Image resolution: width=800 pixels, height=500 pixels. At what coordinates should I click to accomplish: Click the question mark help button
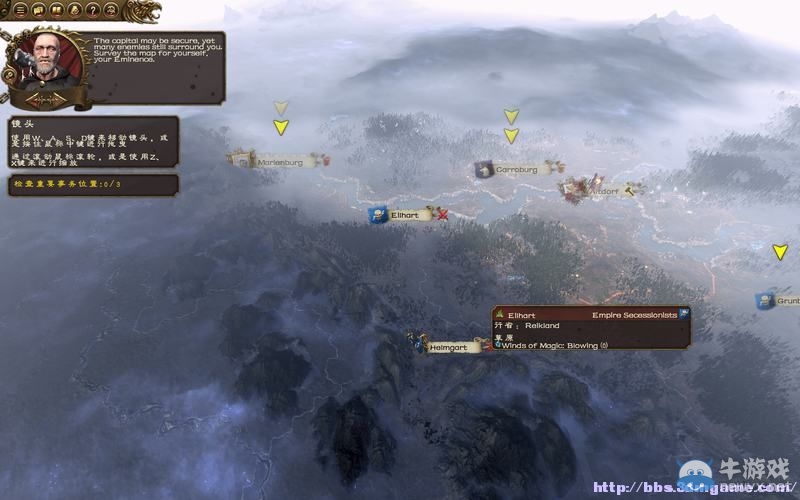click(x=92, y=10)
